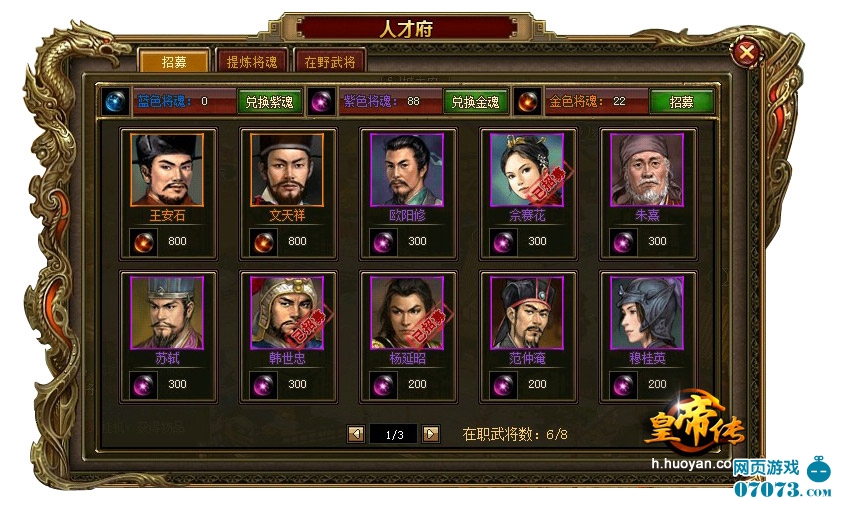Select the 范仲淹 general portrait
This screenshot has width=841, height=507.
pos(527,313)
